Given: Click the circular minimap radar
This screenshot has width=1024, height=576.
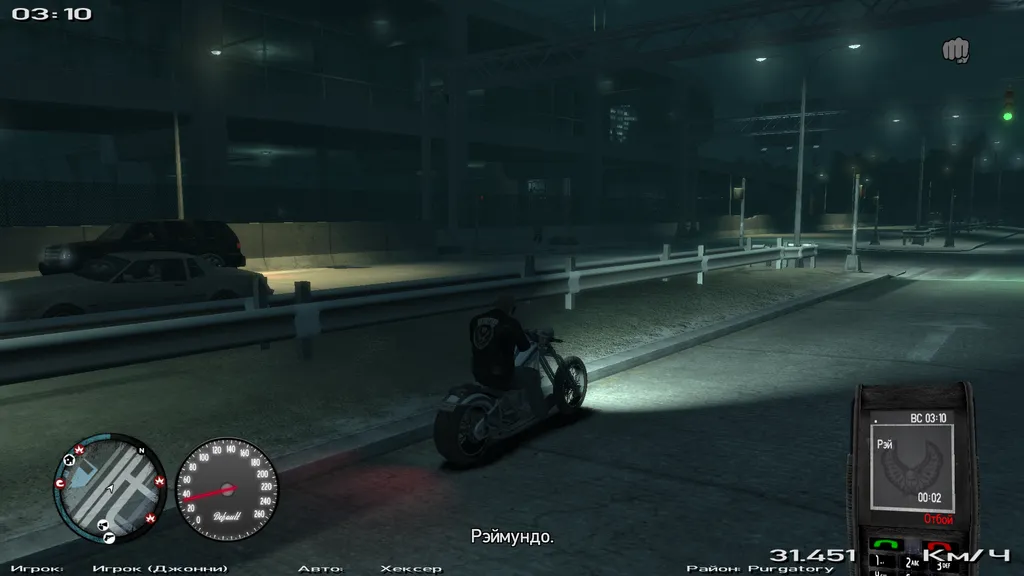Looking at the screenshot, I should click(108, 488).
